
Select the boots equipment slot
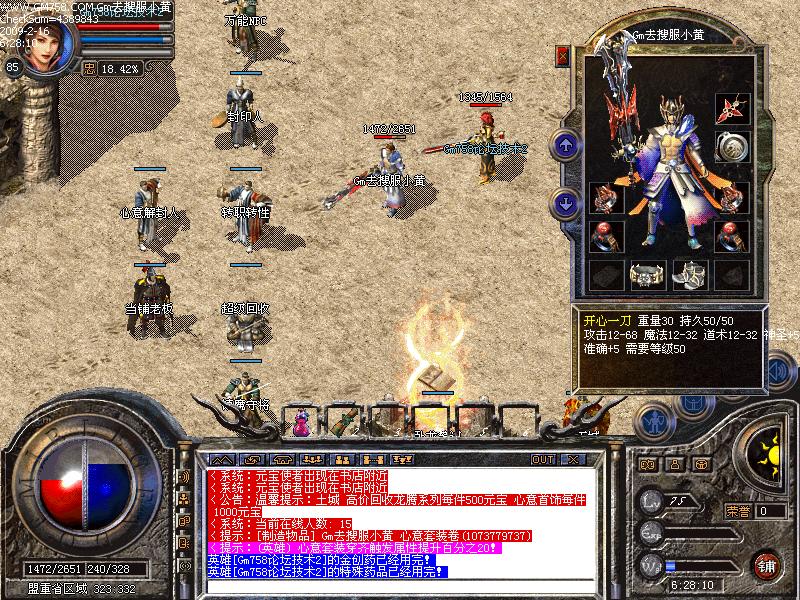[x=689, y=273]
